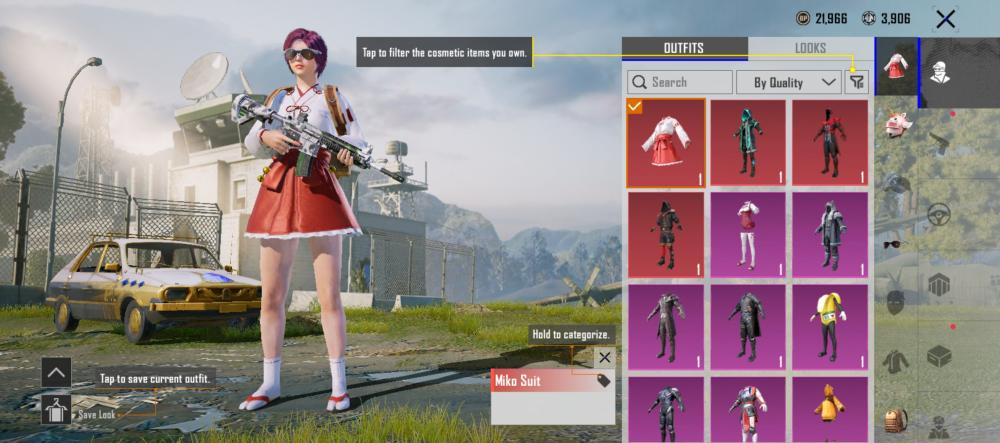The width and height of the screenshot is (1000, 443).
Task: Pick the yellow banana costume outfit
Action: [830, 327]
